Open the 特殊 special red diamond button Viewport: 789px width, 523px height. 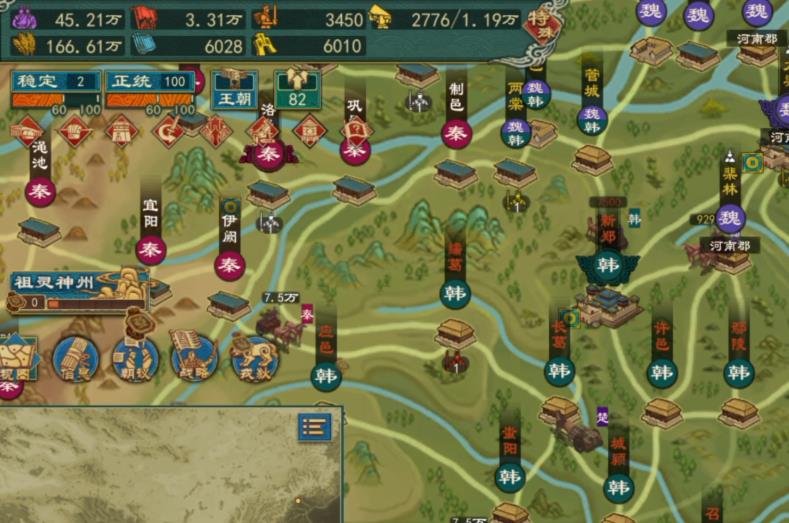click(541, 22)
